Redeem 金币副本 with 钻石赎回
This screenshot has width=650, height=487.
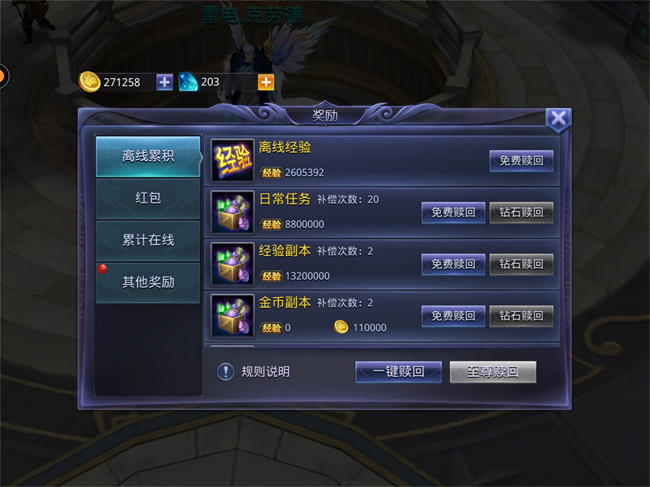[521, 316]
